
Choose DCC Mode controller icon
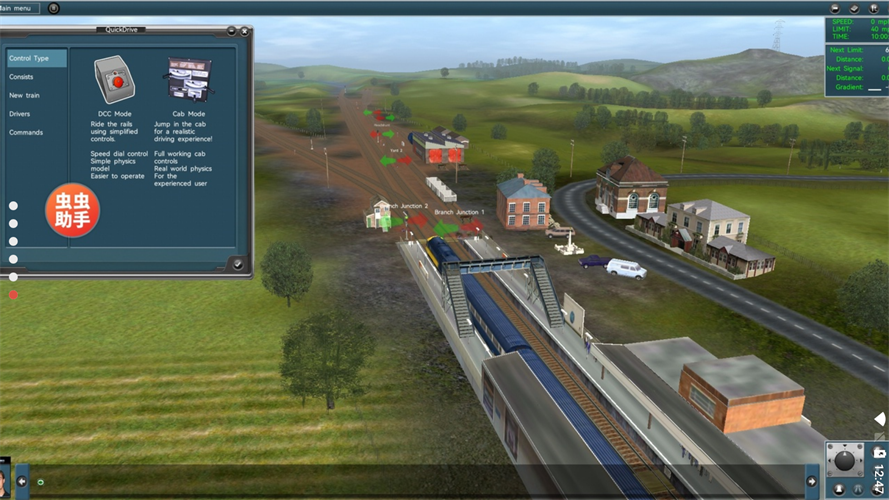112,78
